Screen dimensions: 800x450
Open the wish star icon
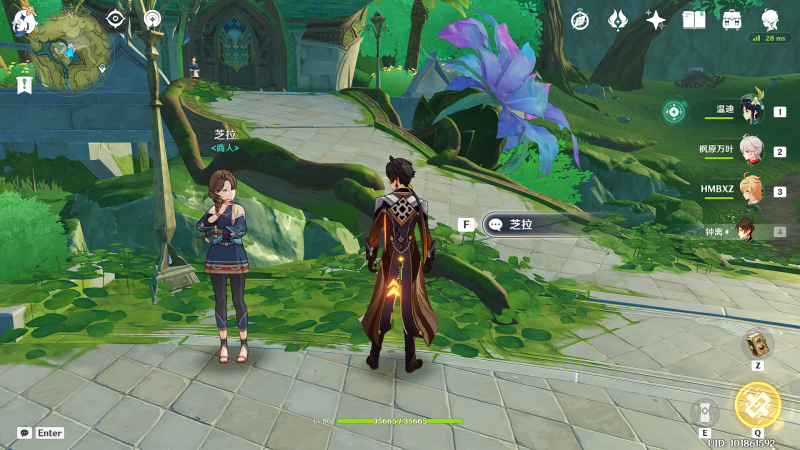656,19
